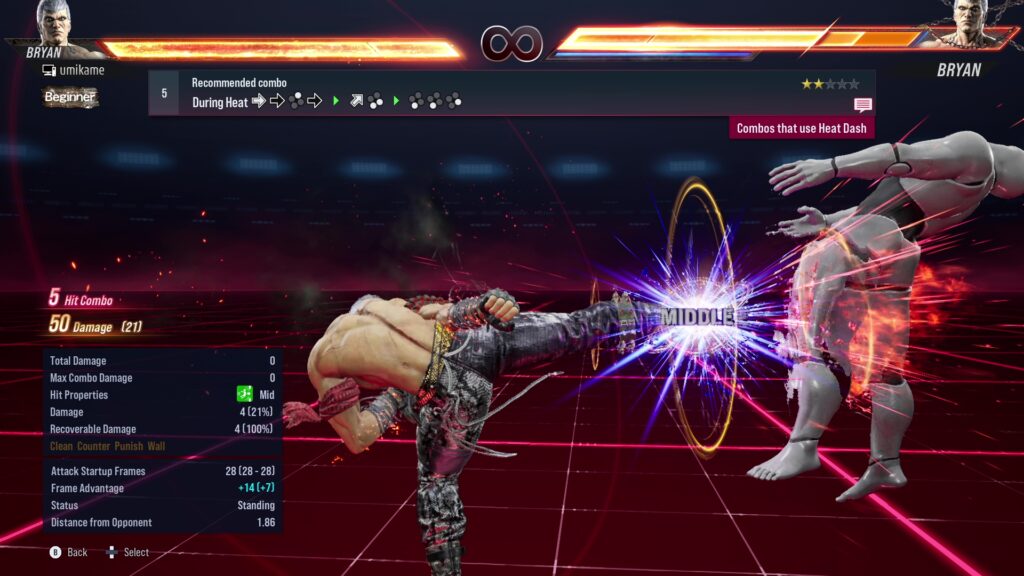Open the pink speech bubble comment icon

pyautogui.click(x=863, y=104)
